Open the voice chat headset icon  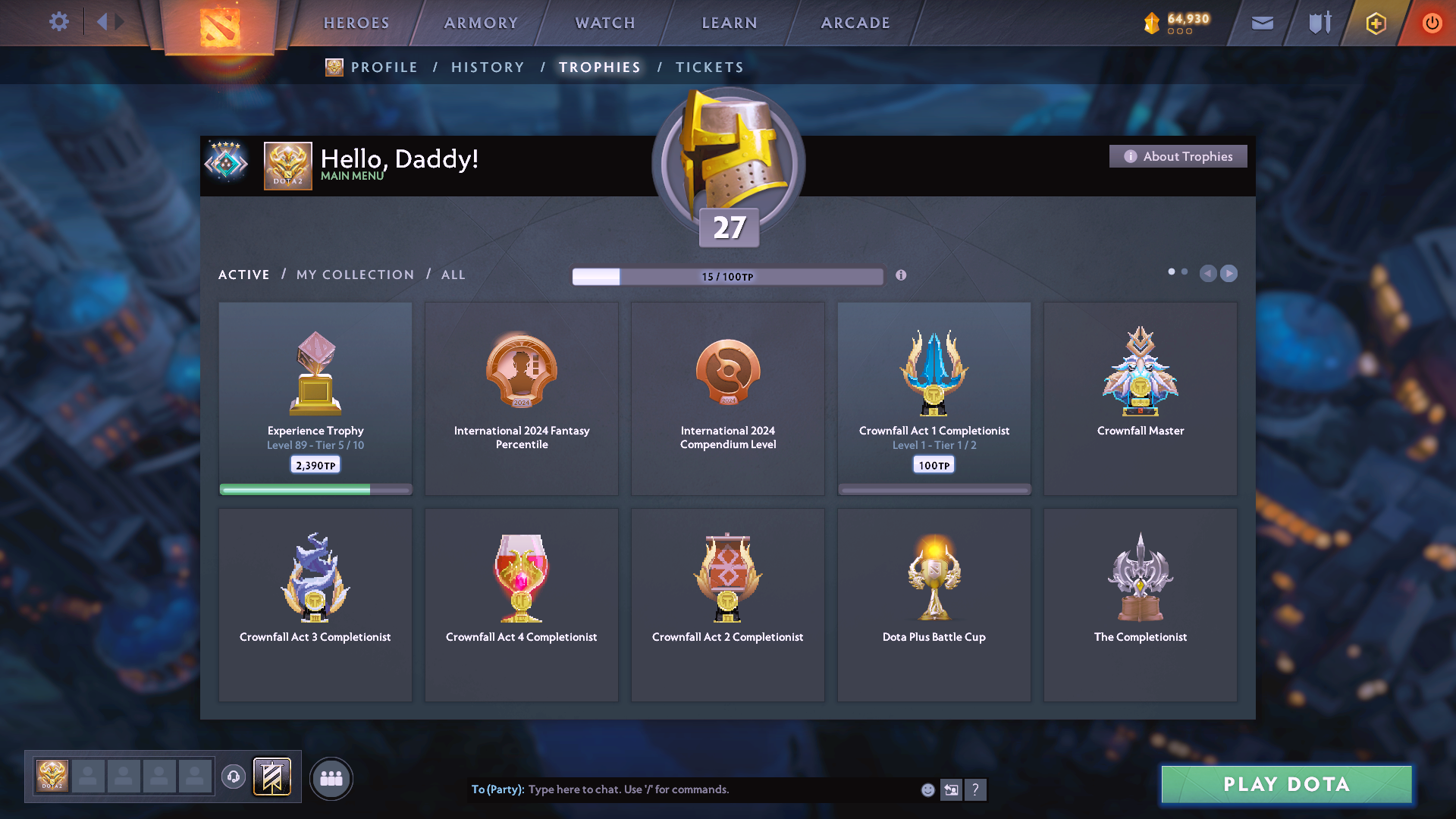(234, 777)
